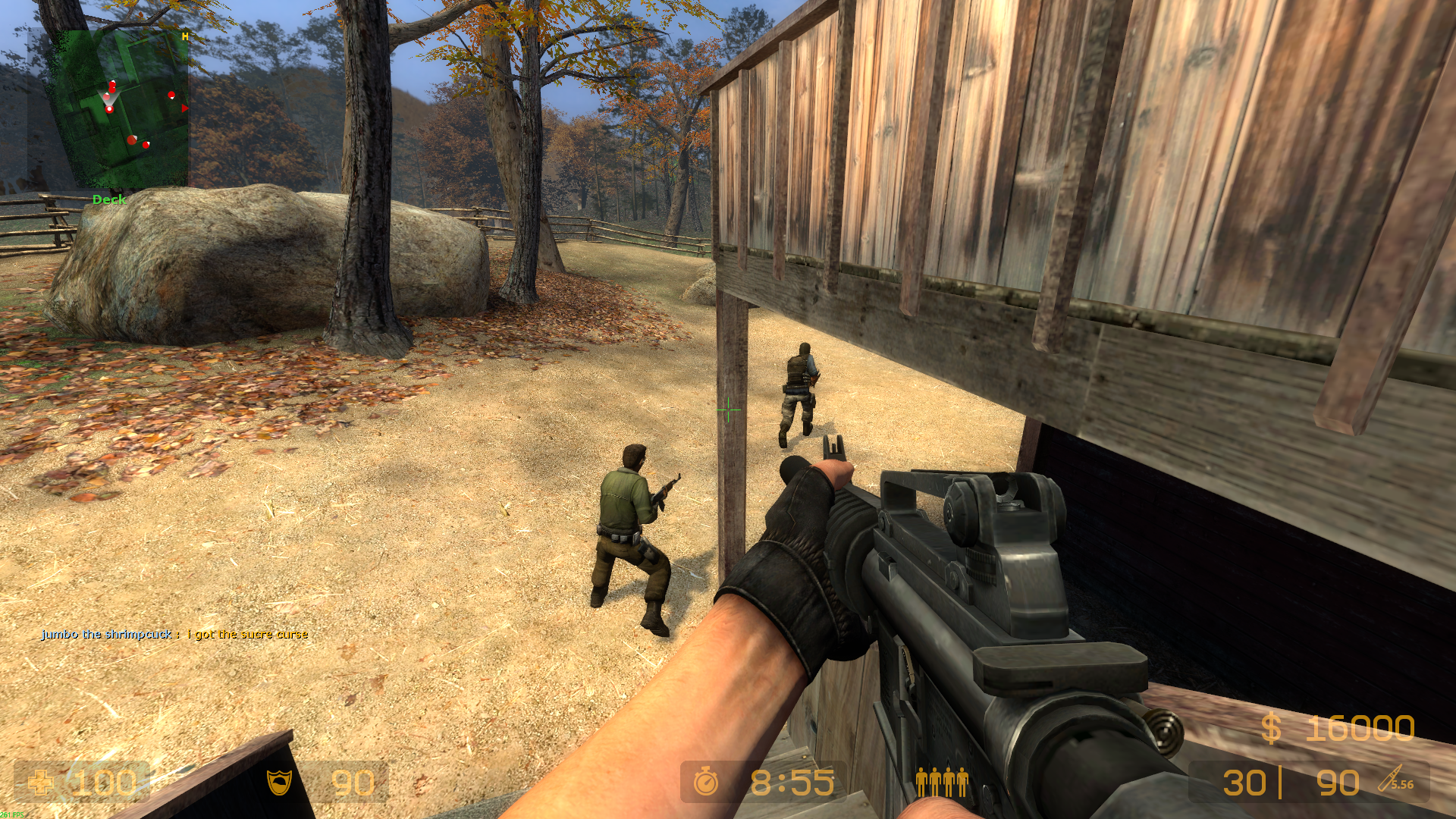Click the 5.56 ammo type icon
Image resolution: width=1456 pixels, height=819 pixels.
point(1395,780)
